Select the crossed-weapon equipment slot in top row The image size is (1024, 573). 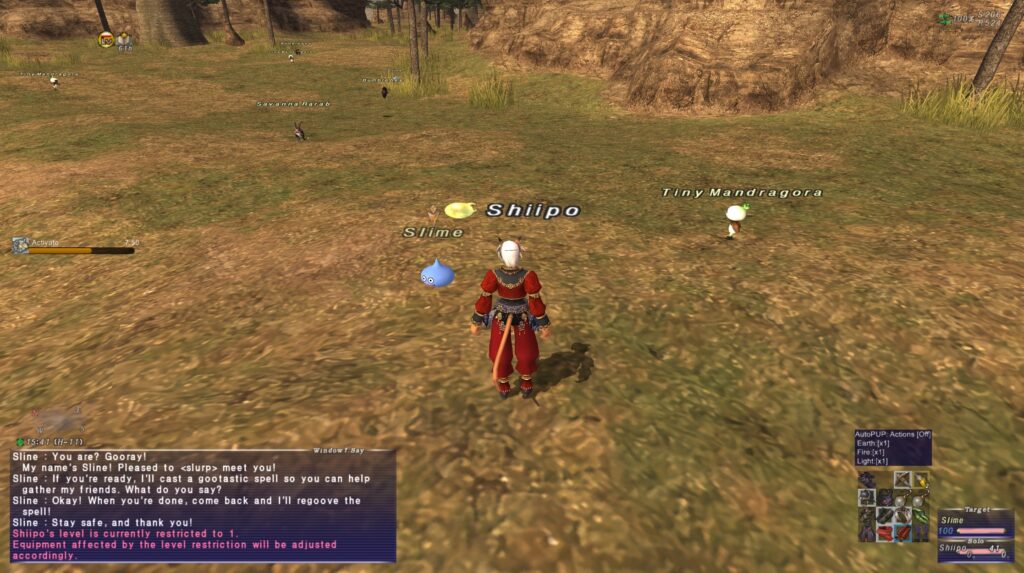click(x=902, y=480)
